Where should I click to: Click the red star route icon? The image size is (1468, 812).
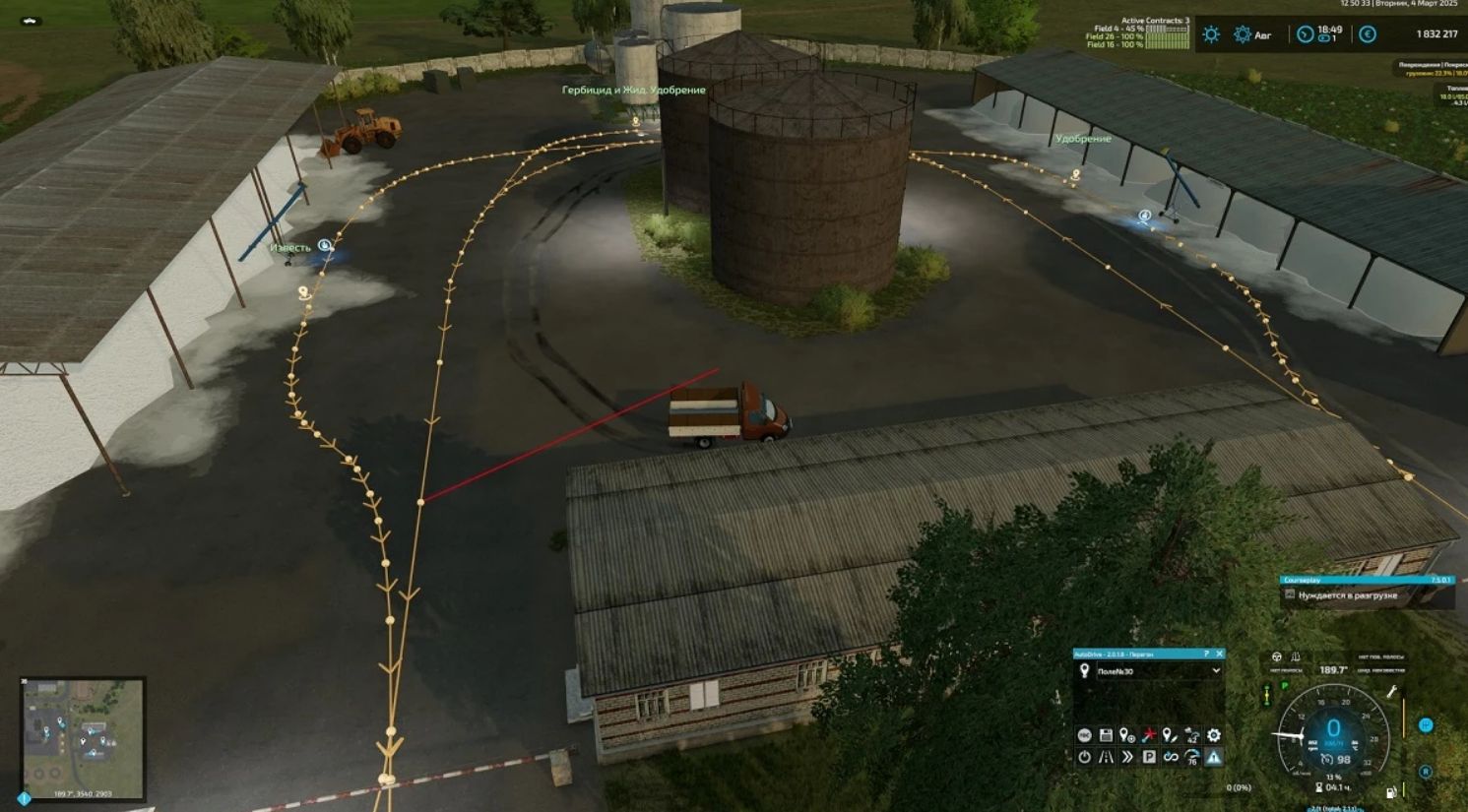1149,735
